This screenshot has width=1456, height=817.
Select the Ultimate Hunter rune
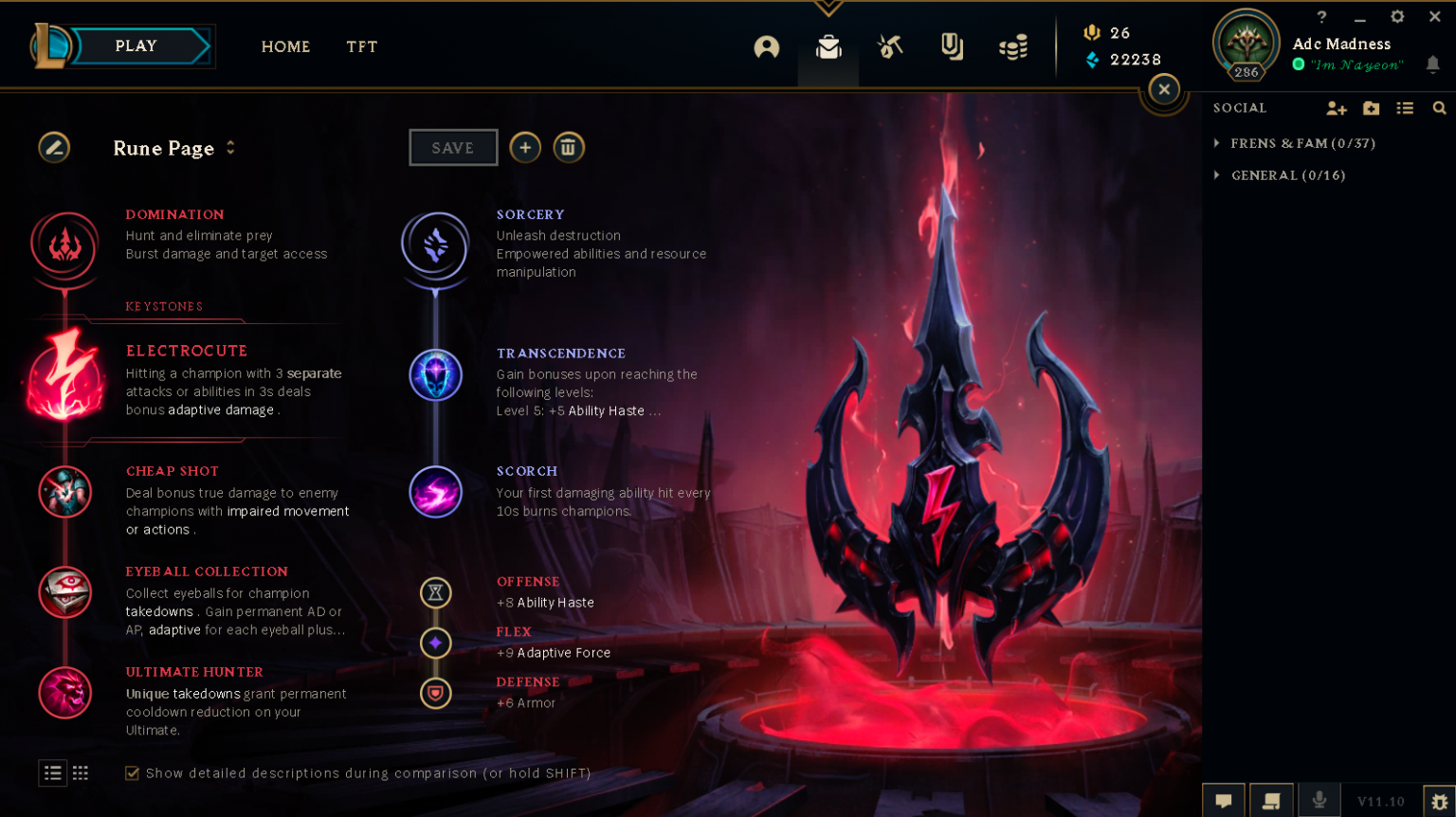(64, 693)
